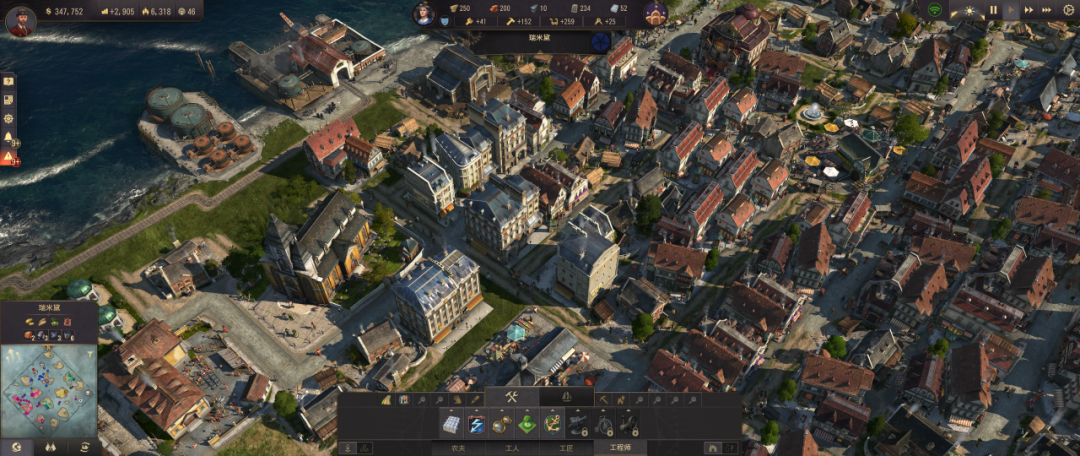Switch to the 工人 (Workers) tier tab
This screenshot has width=1080, height=456.
tap(513, 449)
